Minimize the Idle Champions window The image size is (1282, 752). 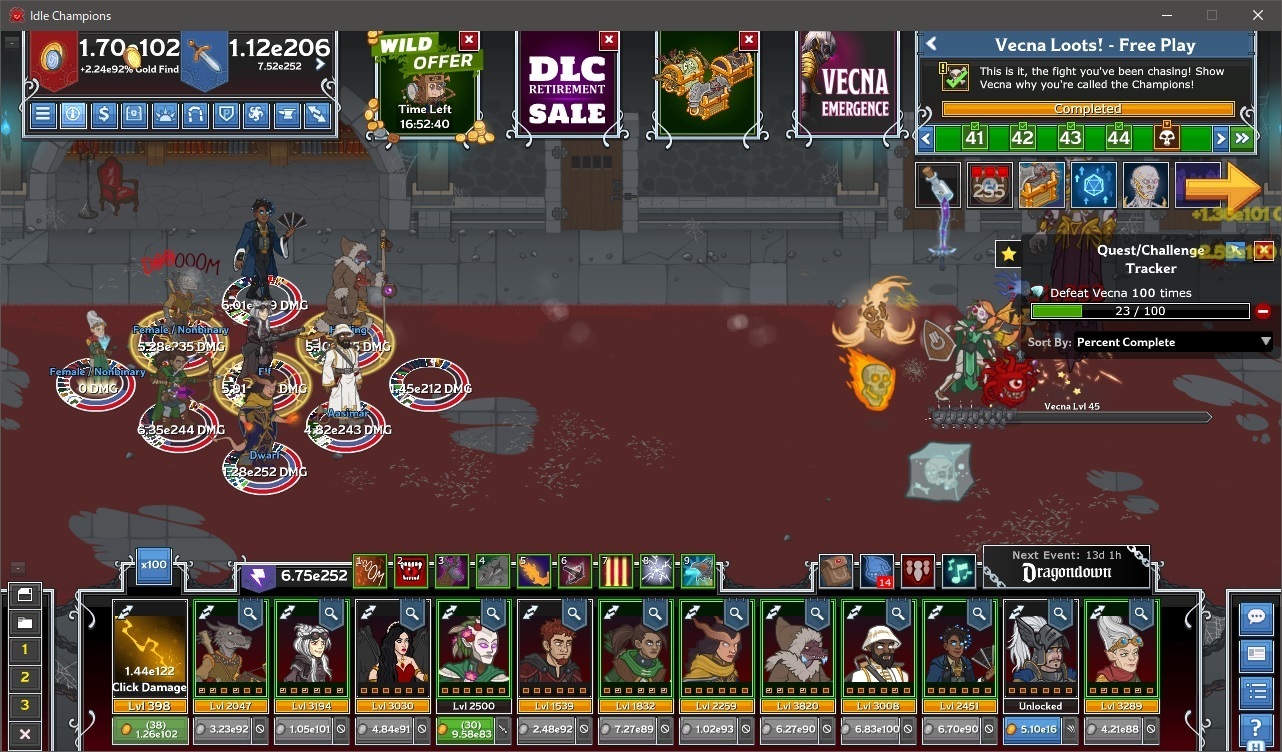click(1166, 15)
